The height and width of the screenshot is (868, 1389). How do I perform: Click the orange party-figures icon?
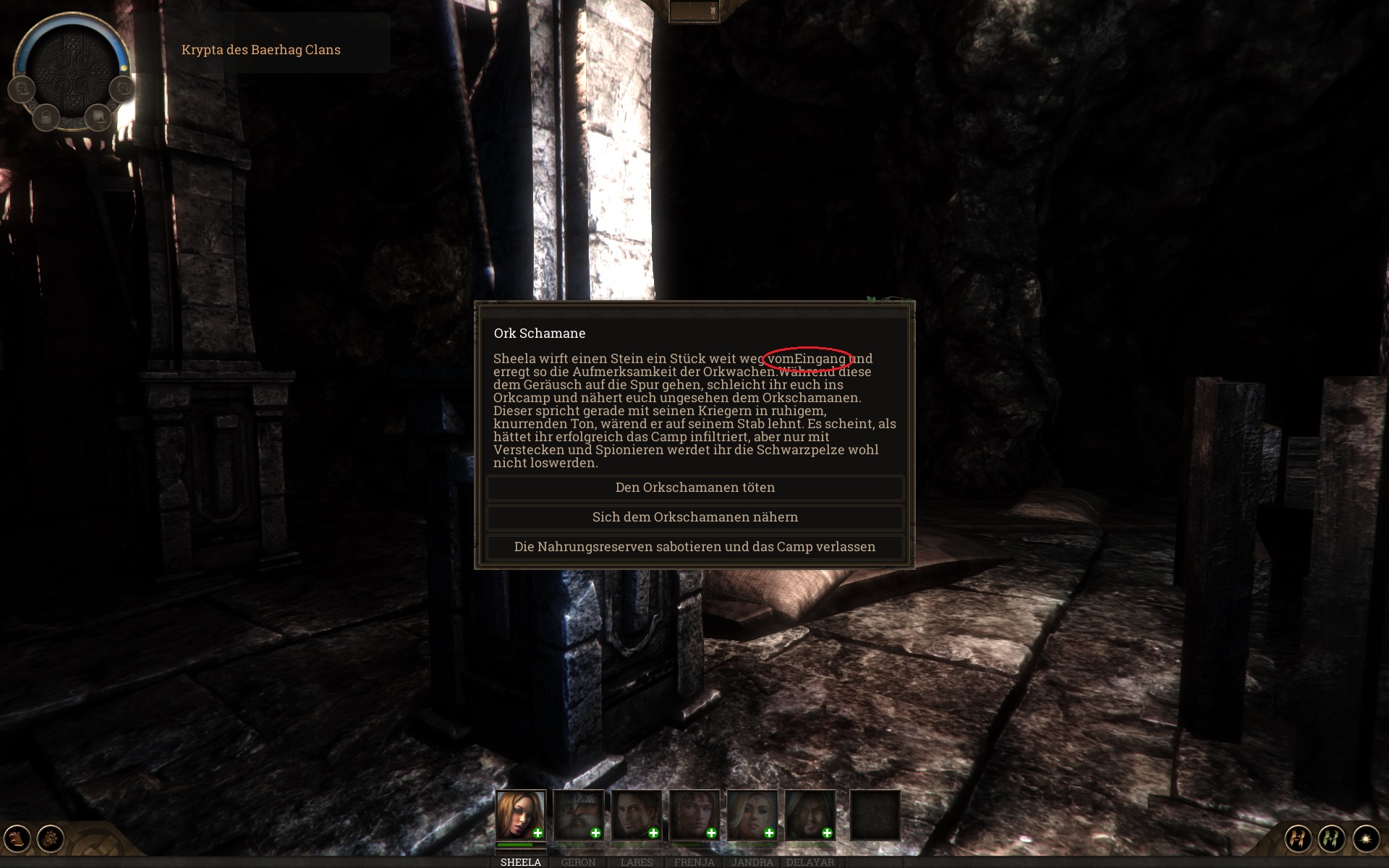coord(1299,838)
